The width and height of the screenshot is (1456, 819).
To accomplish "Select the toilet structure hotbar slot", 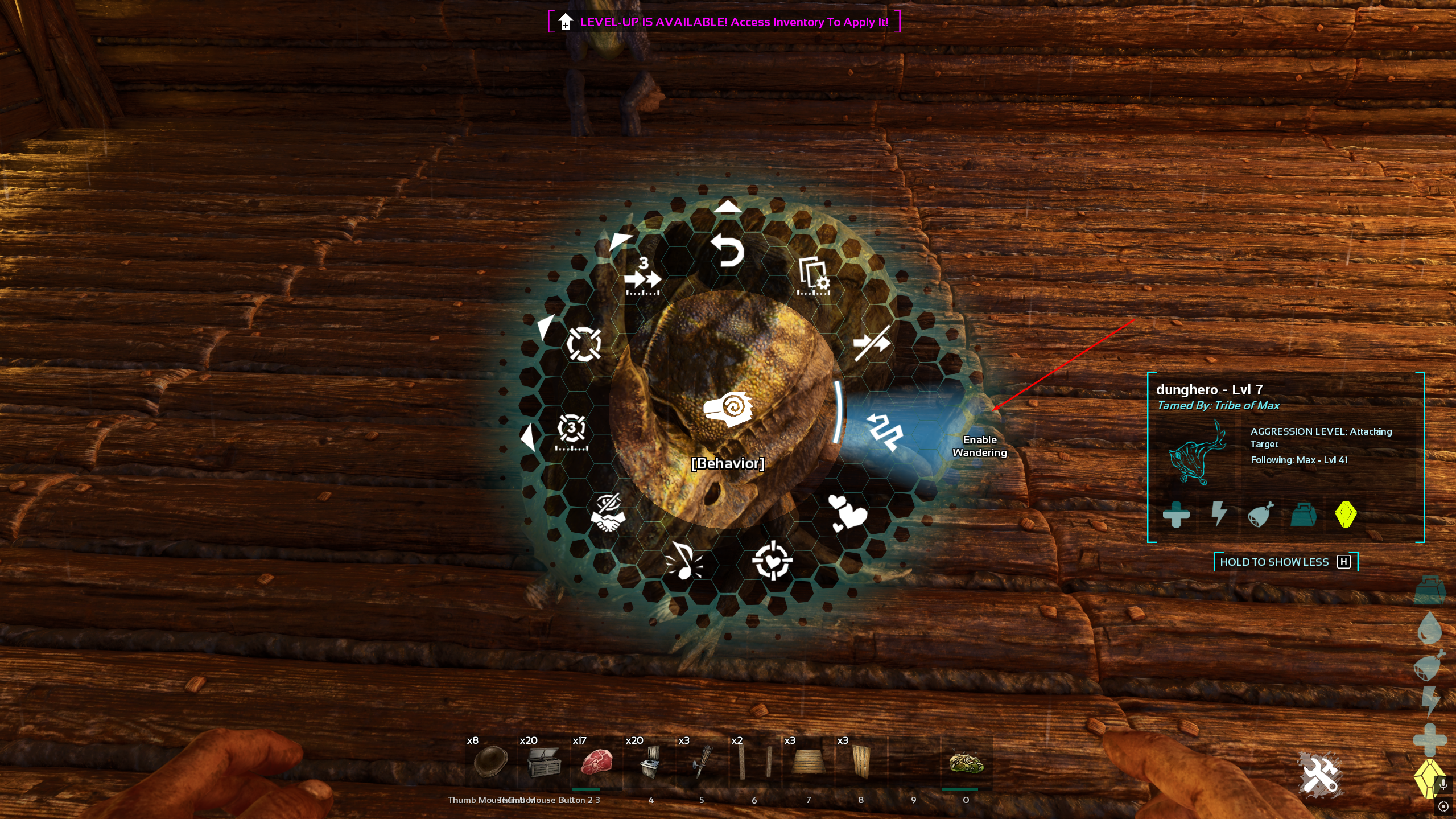I will click(x=649, y=762).
